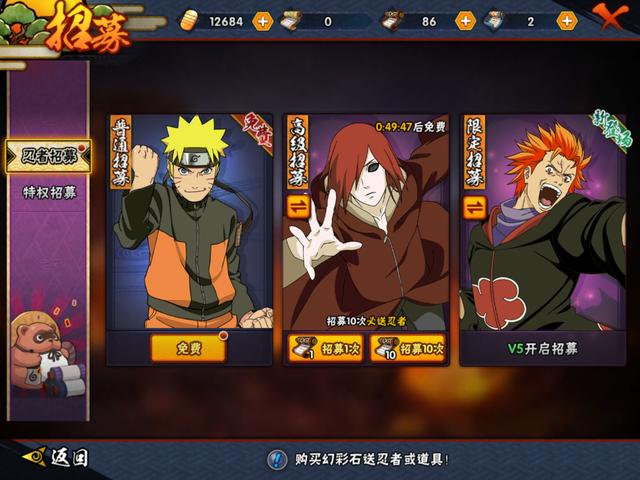640x480 pixels.
Task: Add more gold coins with the plus
Action: [263, 20]
